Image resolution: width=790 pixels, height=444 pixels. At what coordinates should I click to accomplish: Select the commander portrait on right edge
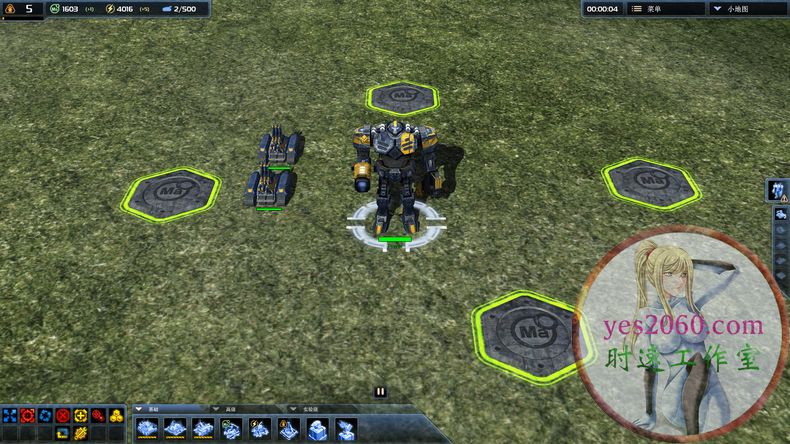coord(777,189)
